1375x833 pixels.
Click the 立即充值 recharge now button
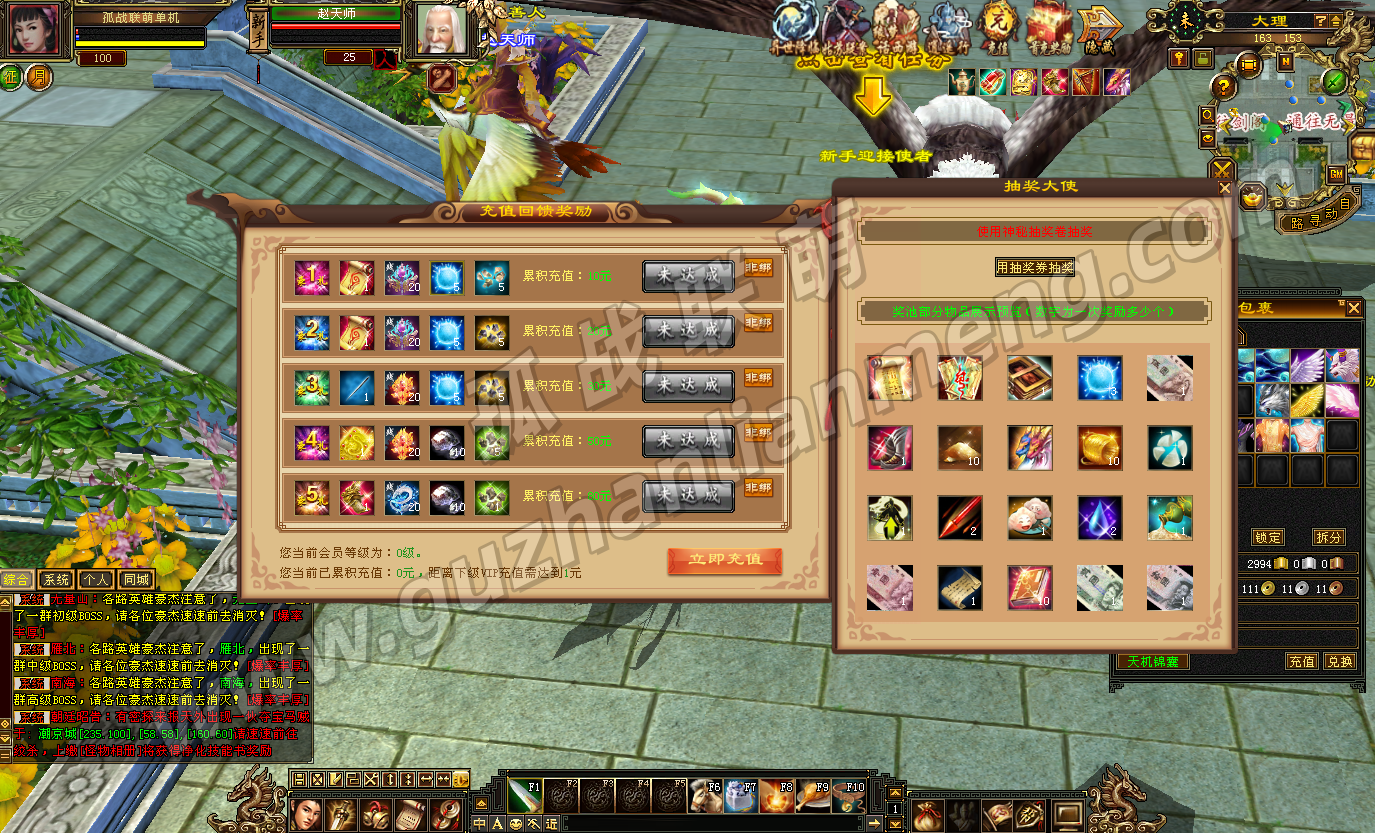tap(724, 560)
